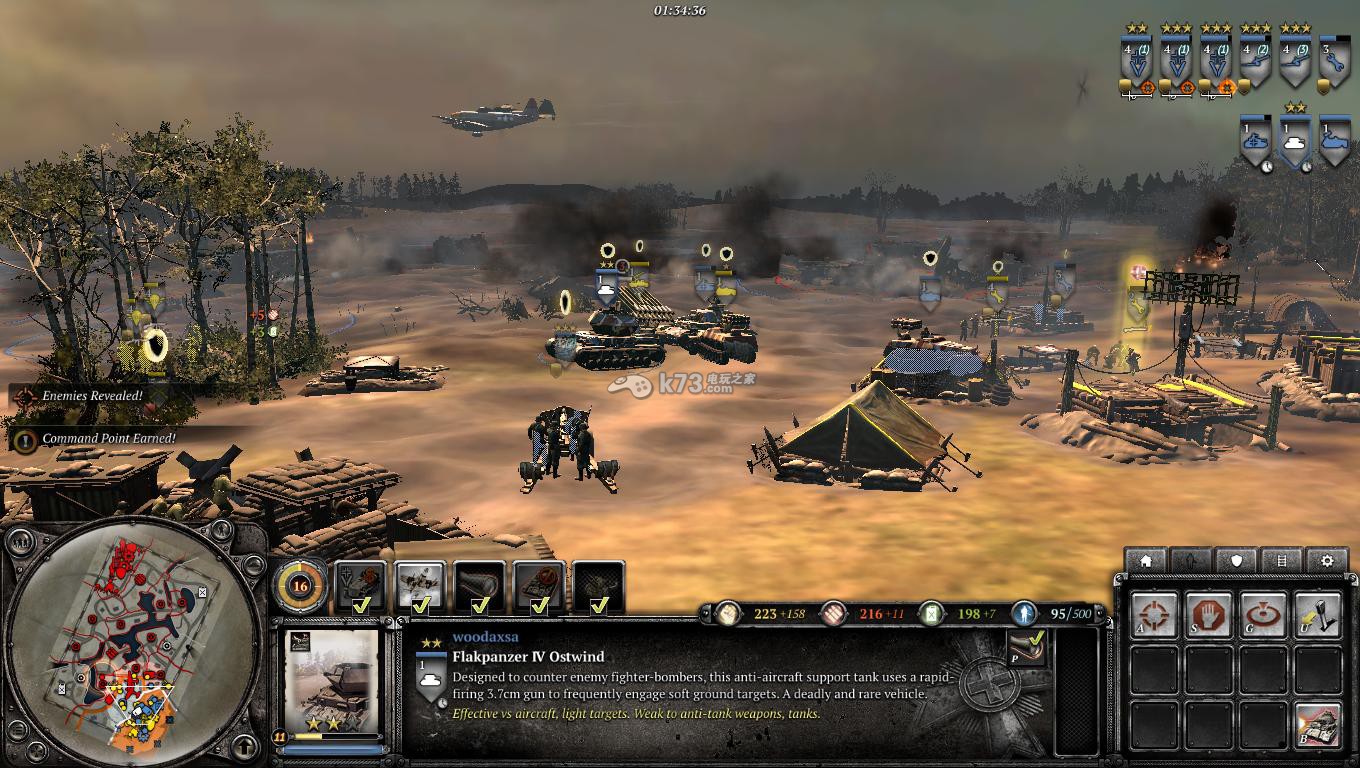Click the unit upgrade icon (P)

pyautogui.click(x=1024, y=647)
